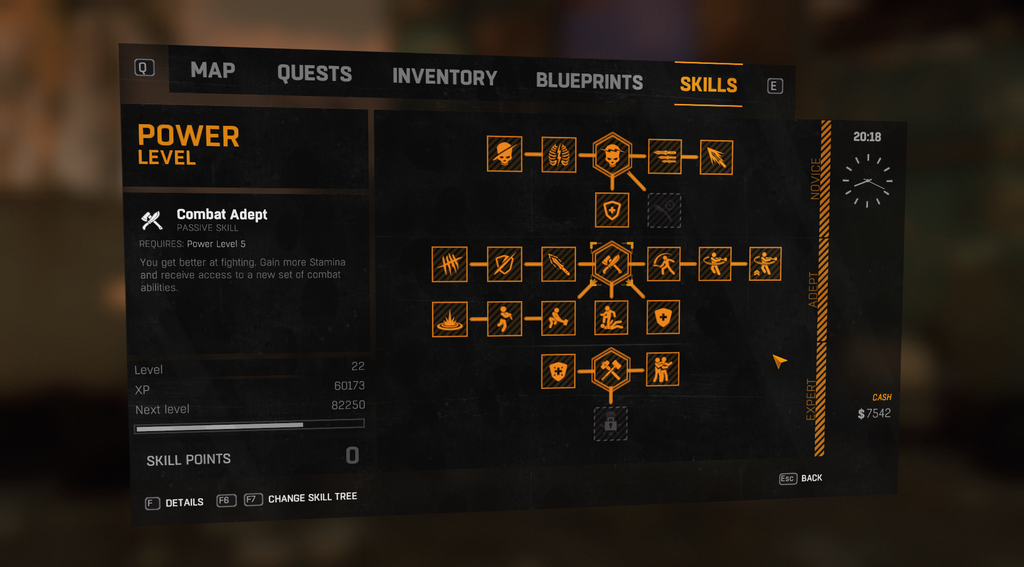Image resolution: width=1024 pixels, height=567 pixels.
Task: Click the locked padlock skill slot
Action: (x=610, y=423)
